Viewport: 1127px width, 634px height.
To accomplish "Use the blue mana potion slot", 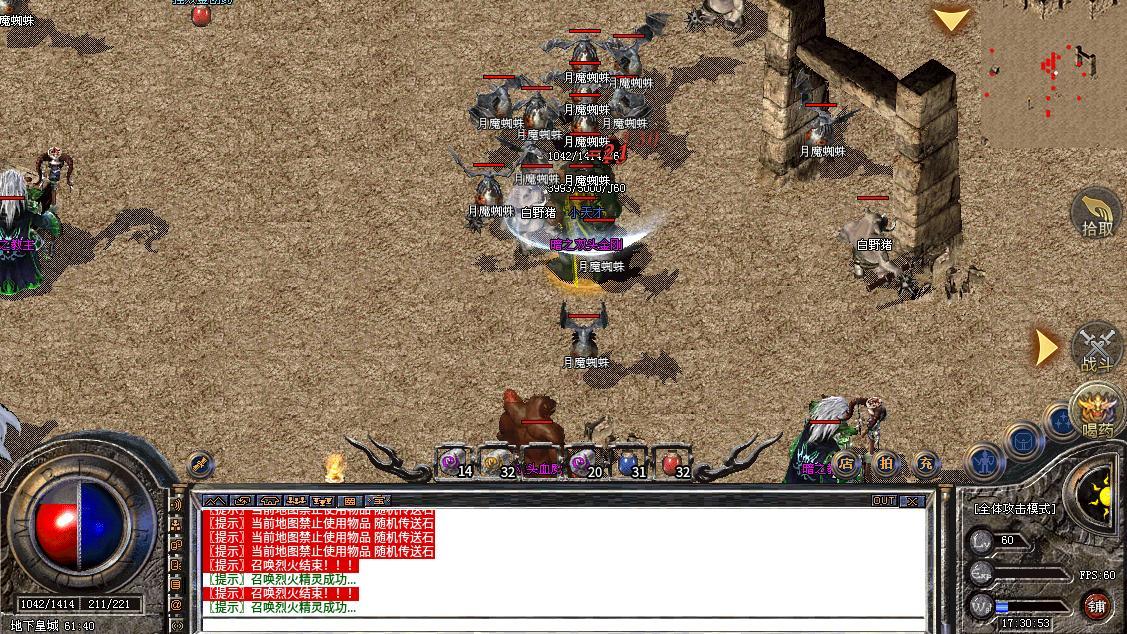I will pos(628,463).
